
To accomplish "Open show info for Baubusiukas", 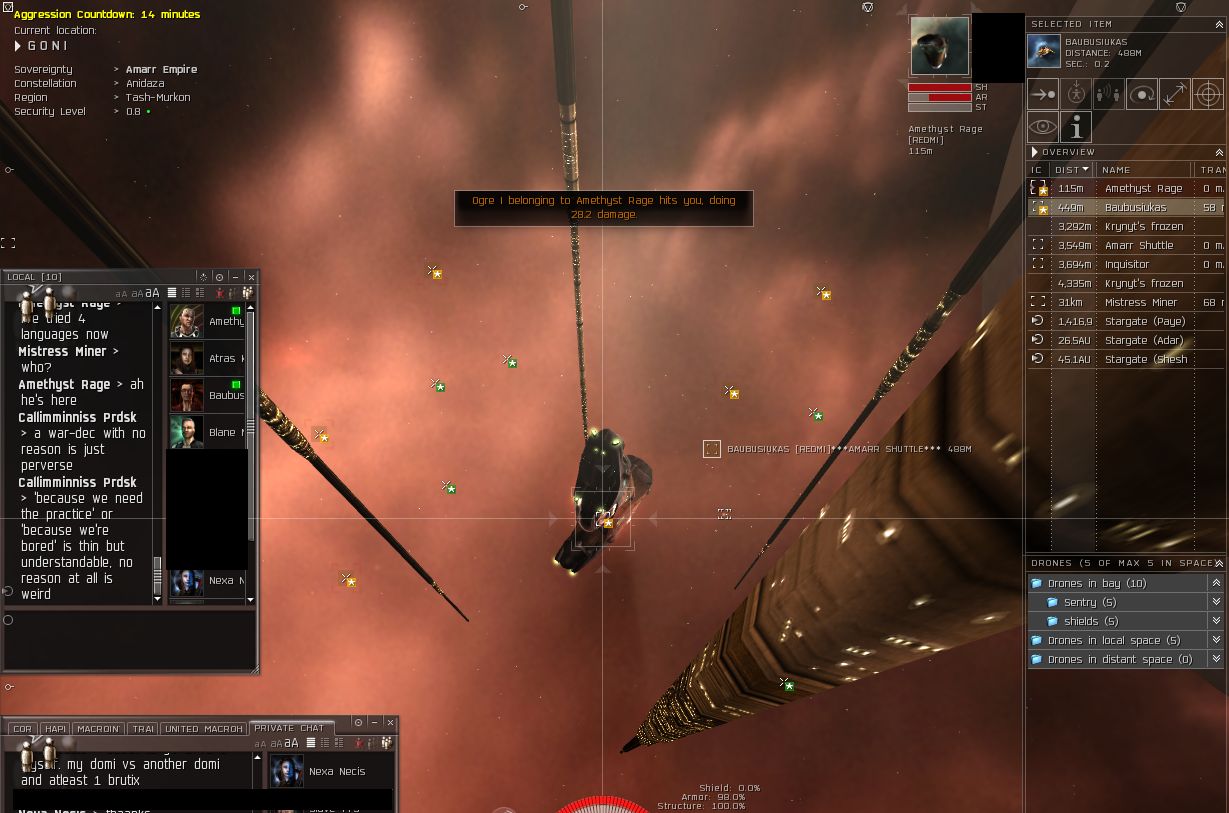I will 1076,127.
